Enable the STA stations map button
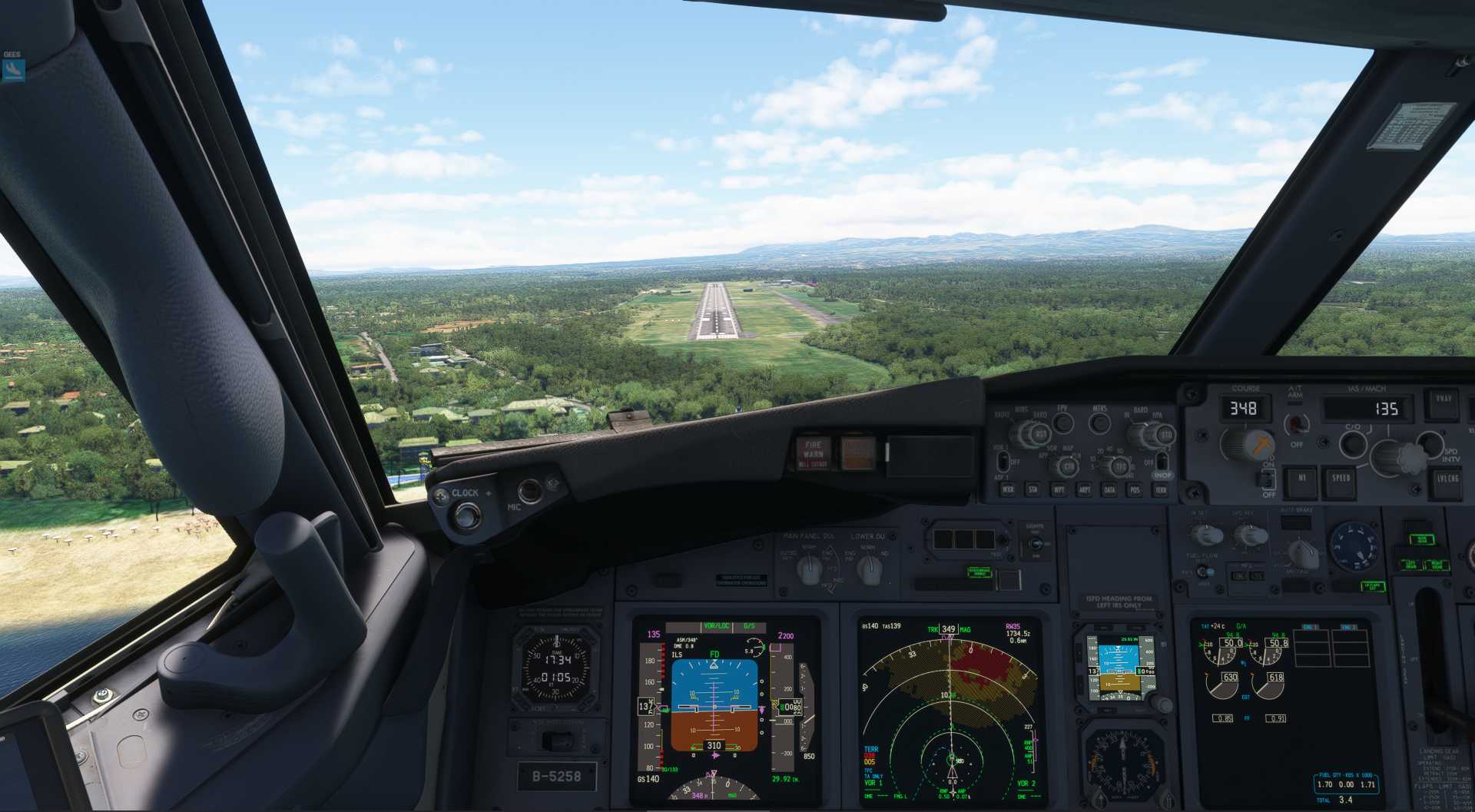 [1033, 489]
